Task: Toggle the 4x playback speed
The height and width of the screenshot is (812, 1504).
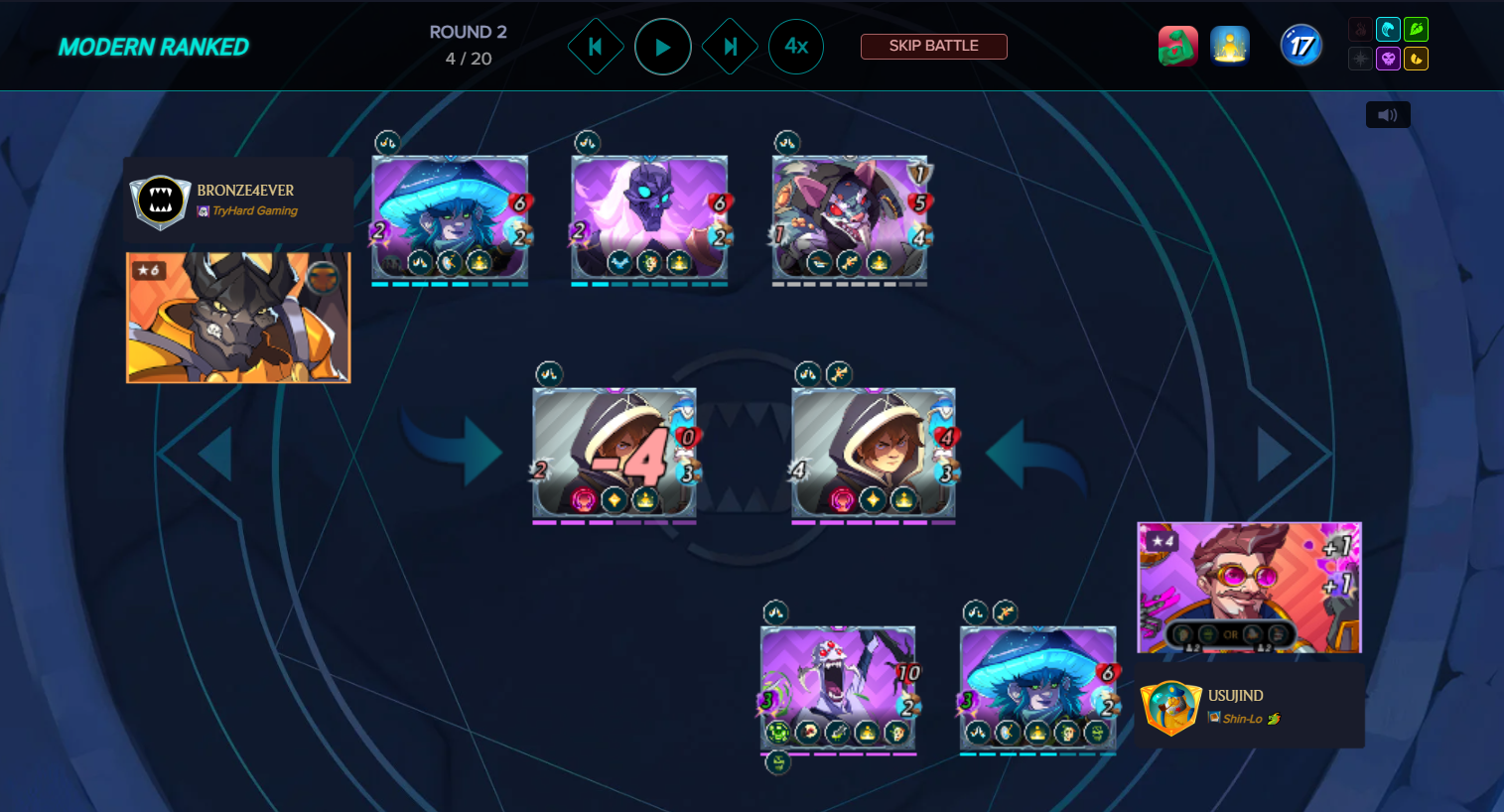Action: tap(796, 47)
